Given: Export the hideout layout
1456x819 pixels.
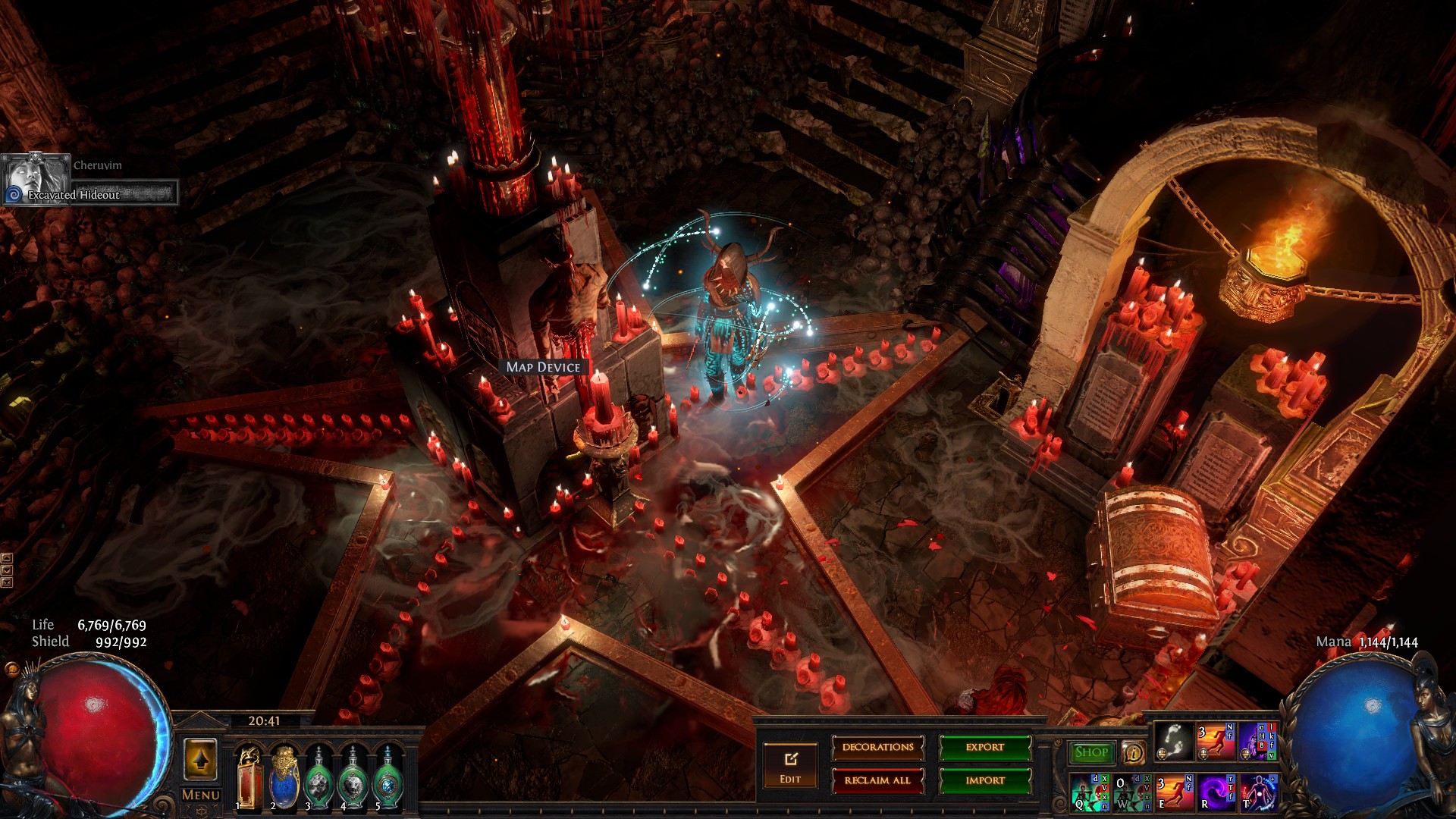Looking at the screenshot, I should pos(985,748).
